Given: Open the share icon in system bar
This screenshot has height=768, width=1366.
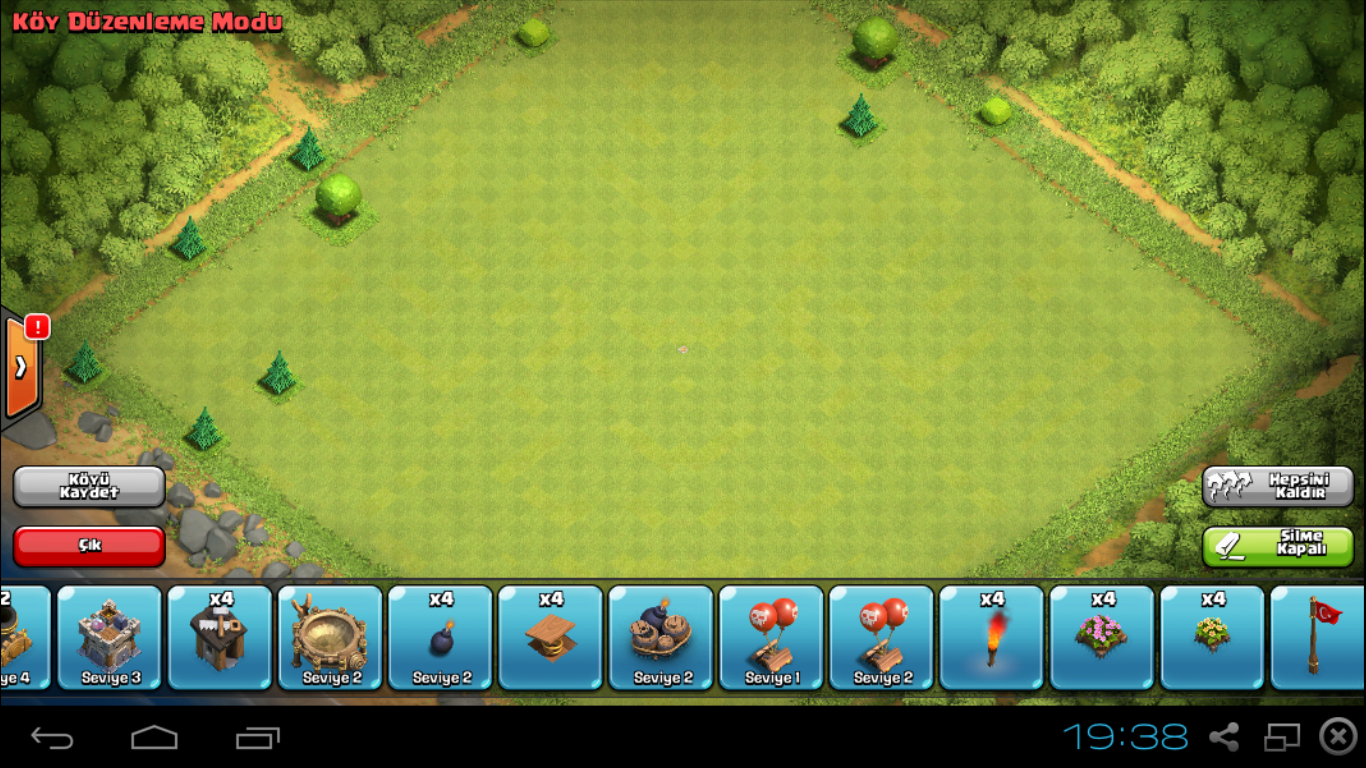Looking at the screenshot, I should click(x=1224, y=738).
